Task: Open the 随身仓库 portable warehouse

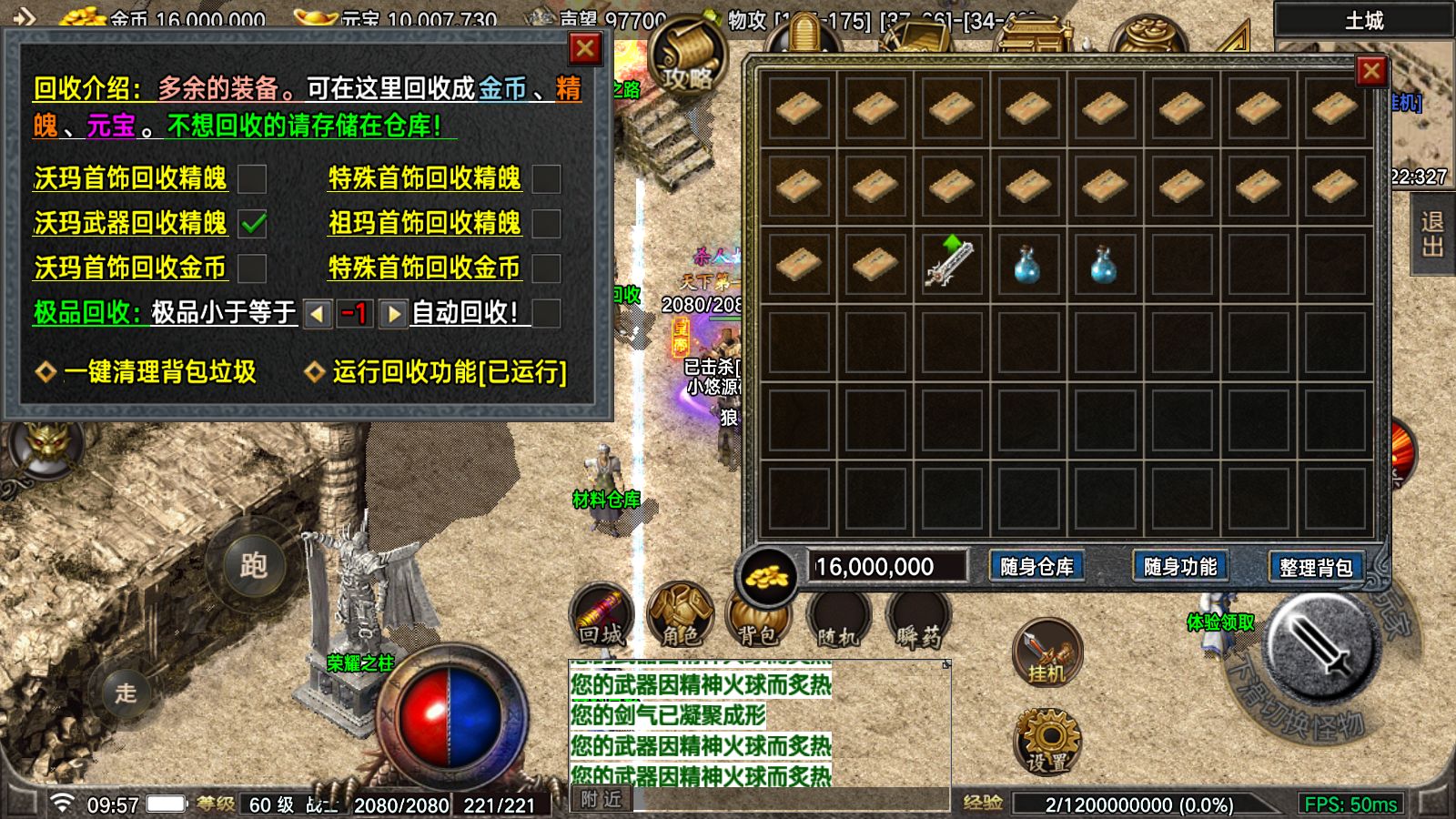Action: pyautogui.click(x=1036, y=567)
